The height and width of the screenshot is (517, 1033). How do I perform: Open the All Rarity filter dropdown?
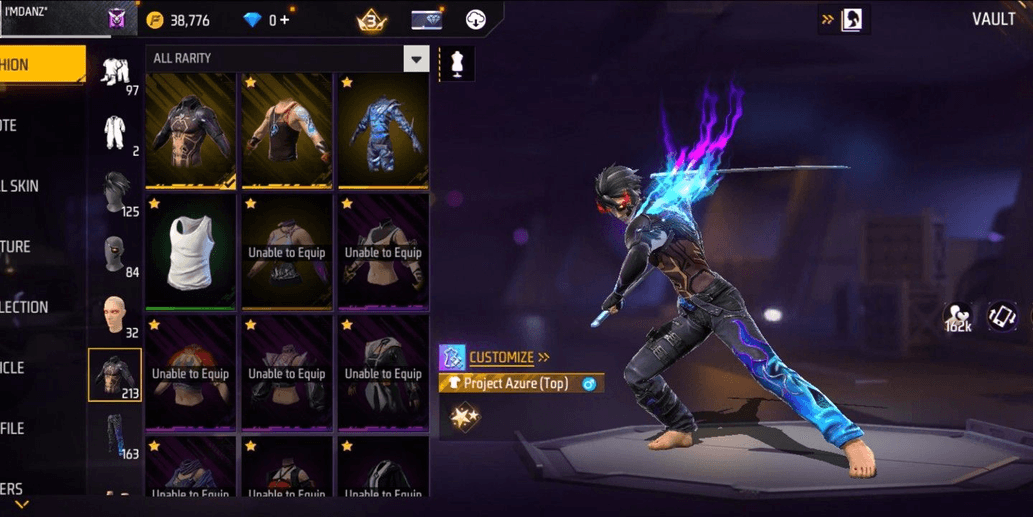[x=416, y=58]
